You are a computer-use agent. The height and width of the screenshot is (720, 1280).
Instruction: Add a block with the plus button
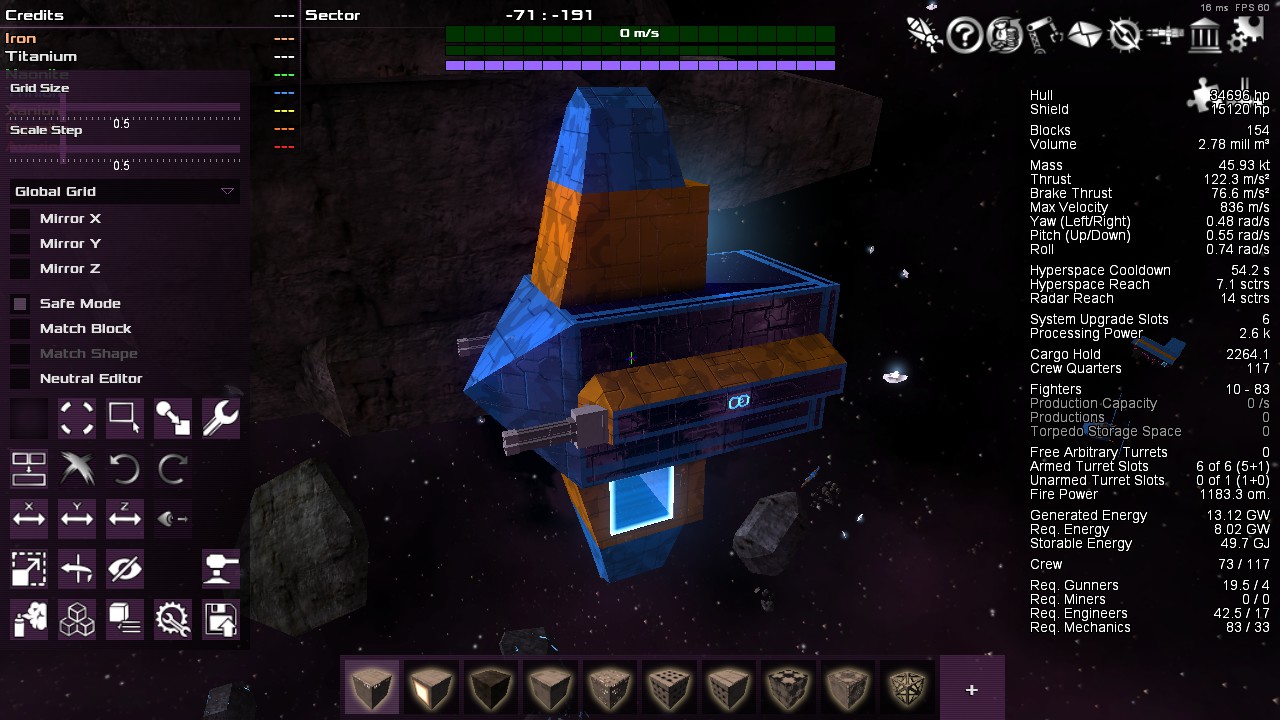point(971,690)
